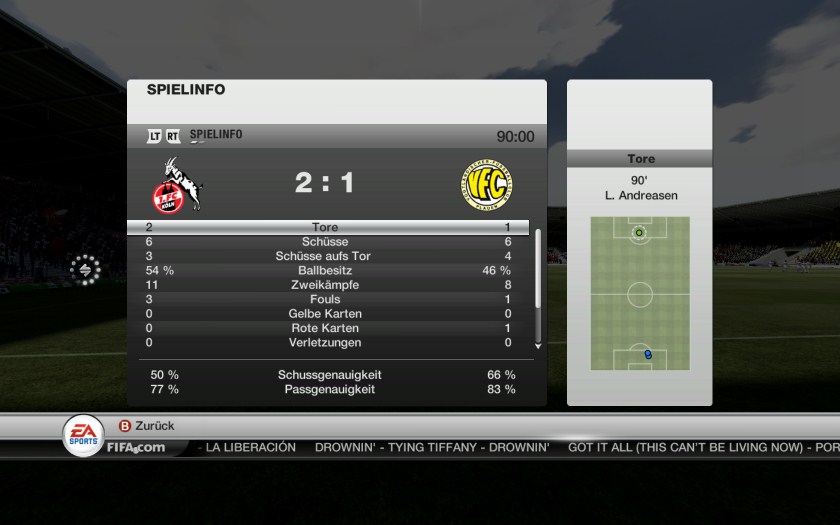Image resolution: width=840 pixels, height=525 pixels.
Task: Click the goal marker on the pitch map
Action: (x=639, y=233)
